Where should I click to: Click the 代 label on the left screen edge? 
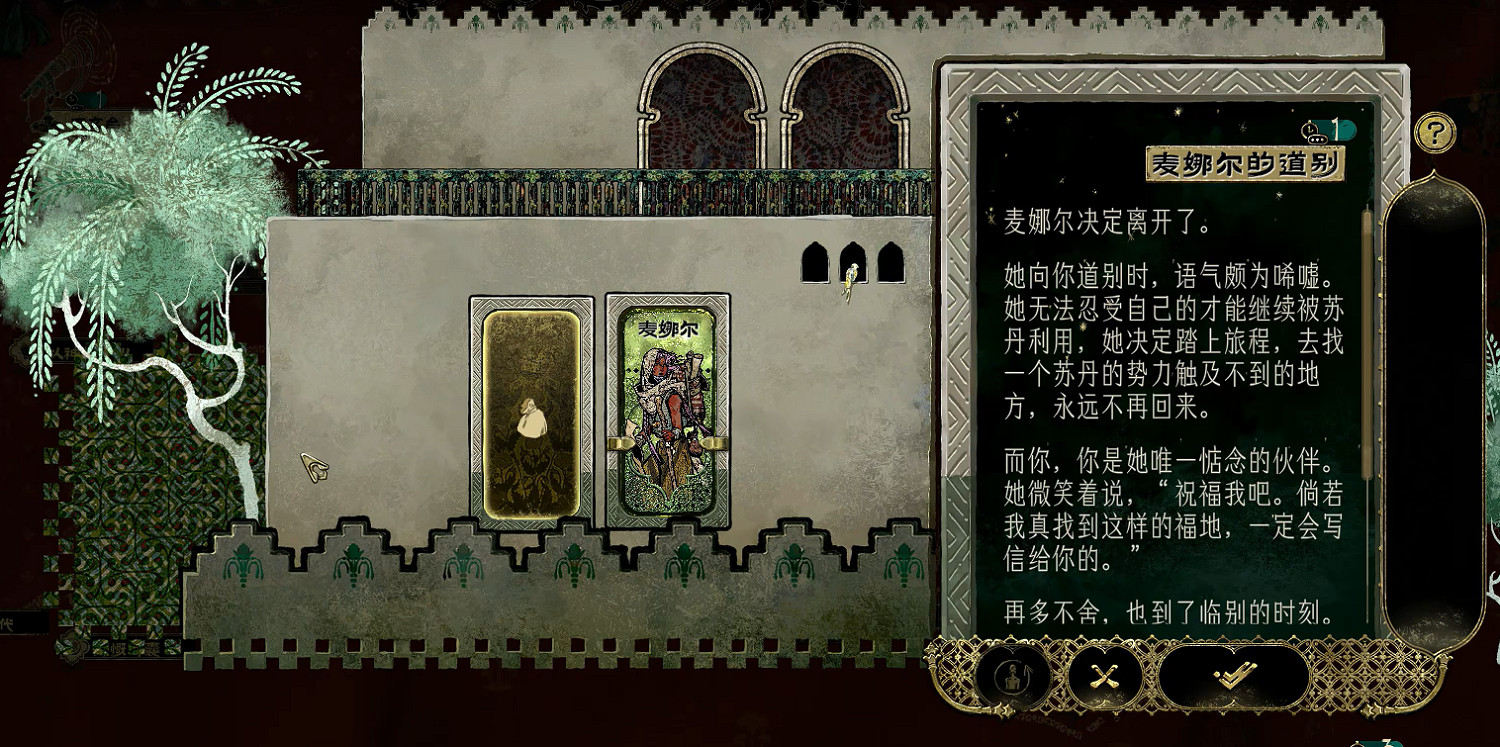pos(8,622)
